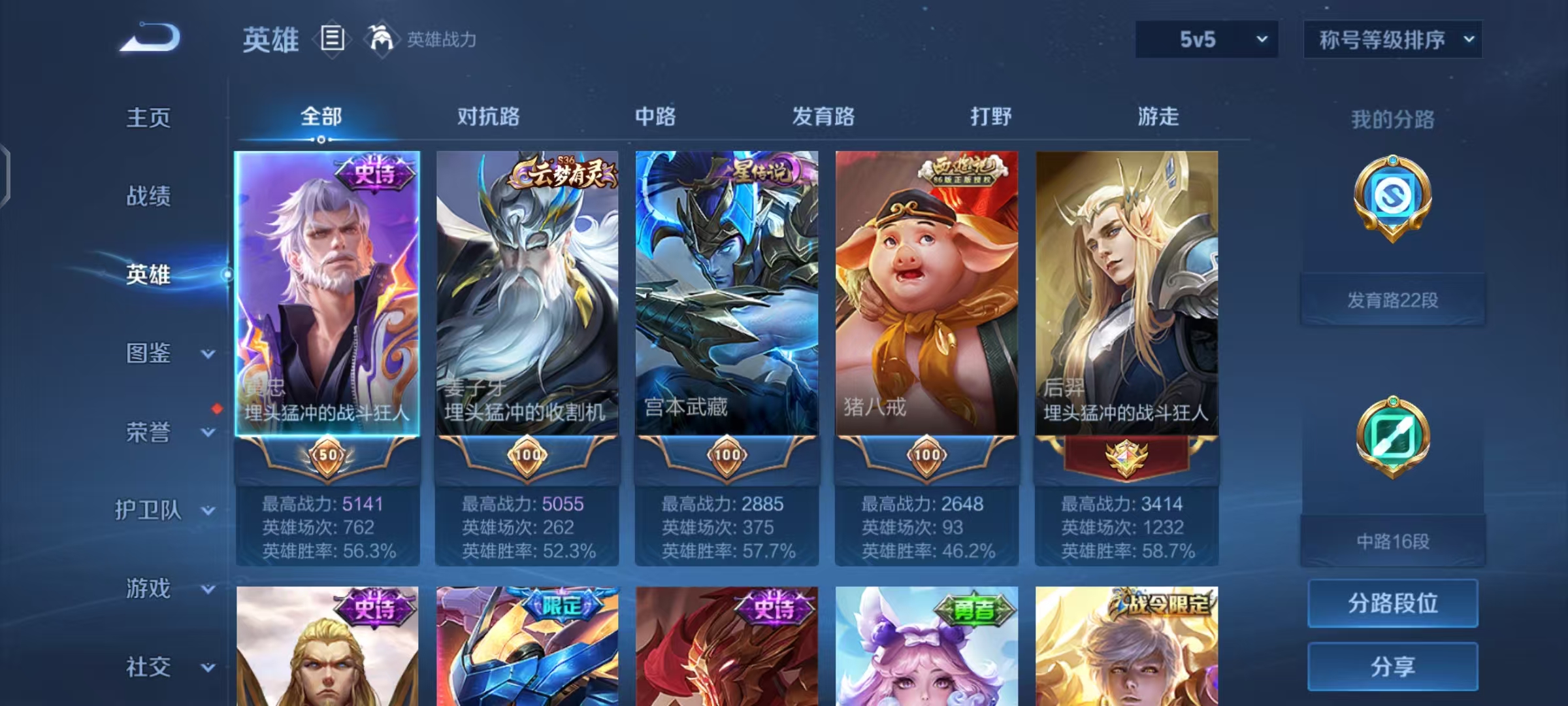Screen dimensions: 1568x706
Task: Click the 分享 button
Action: [x=1392, y=667]
